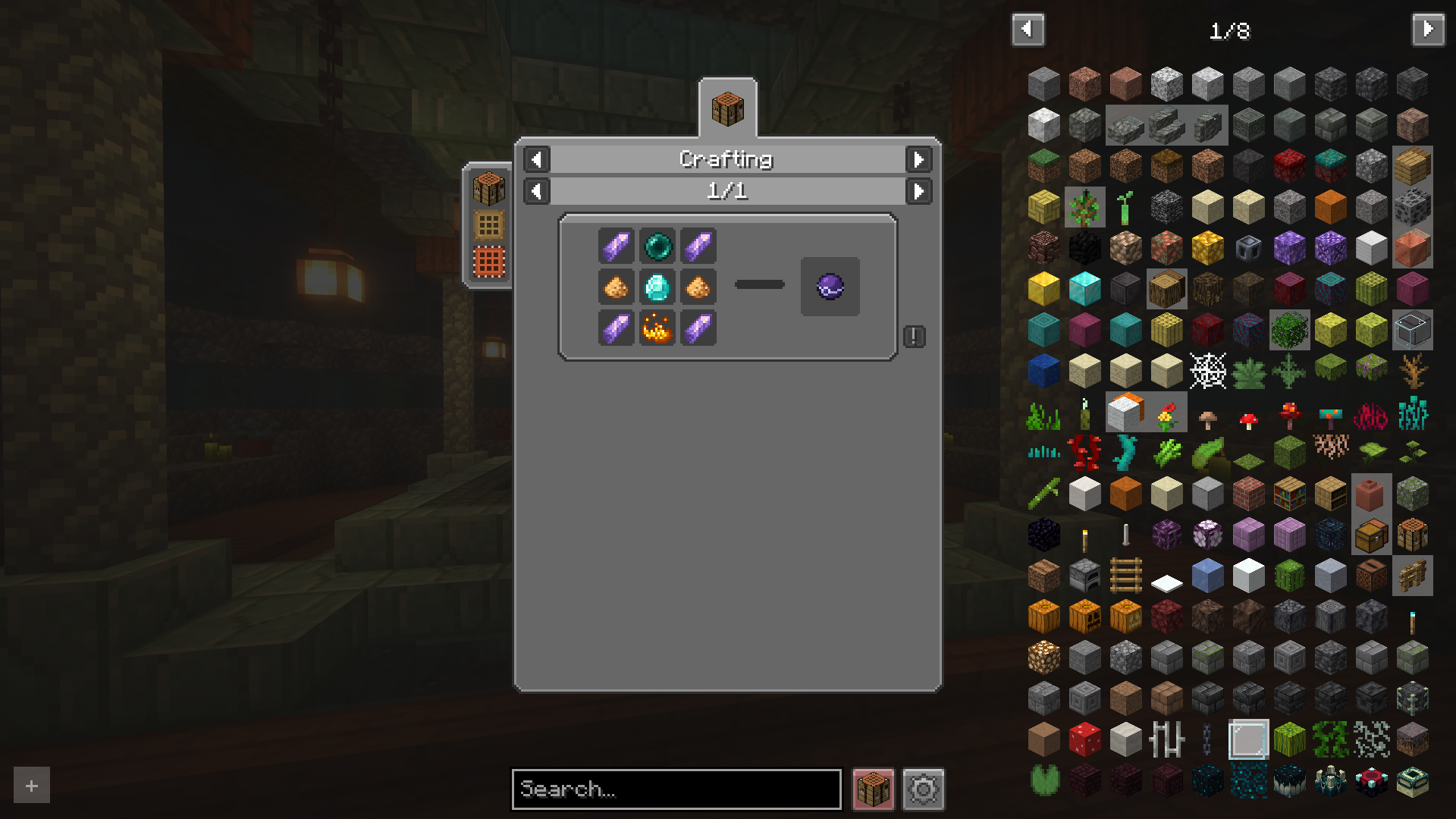The image size is (1456, 819).
Task: Select the ender pearl ingredient slot
Action: point(657,246)
